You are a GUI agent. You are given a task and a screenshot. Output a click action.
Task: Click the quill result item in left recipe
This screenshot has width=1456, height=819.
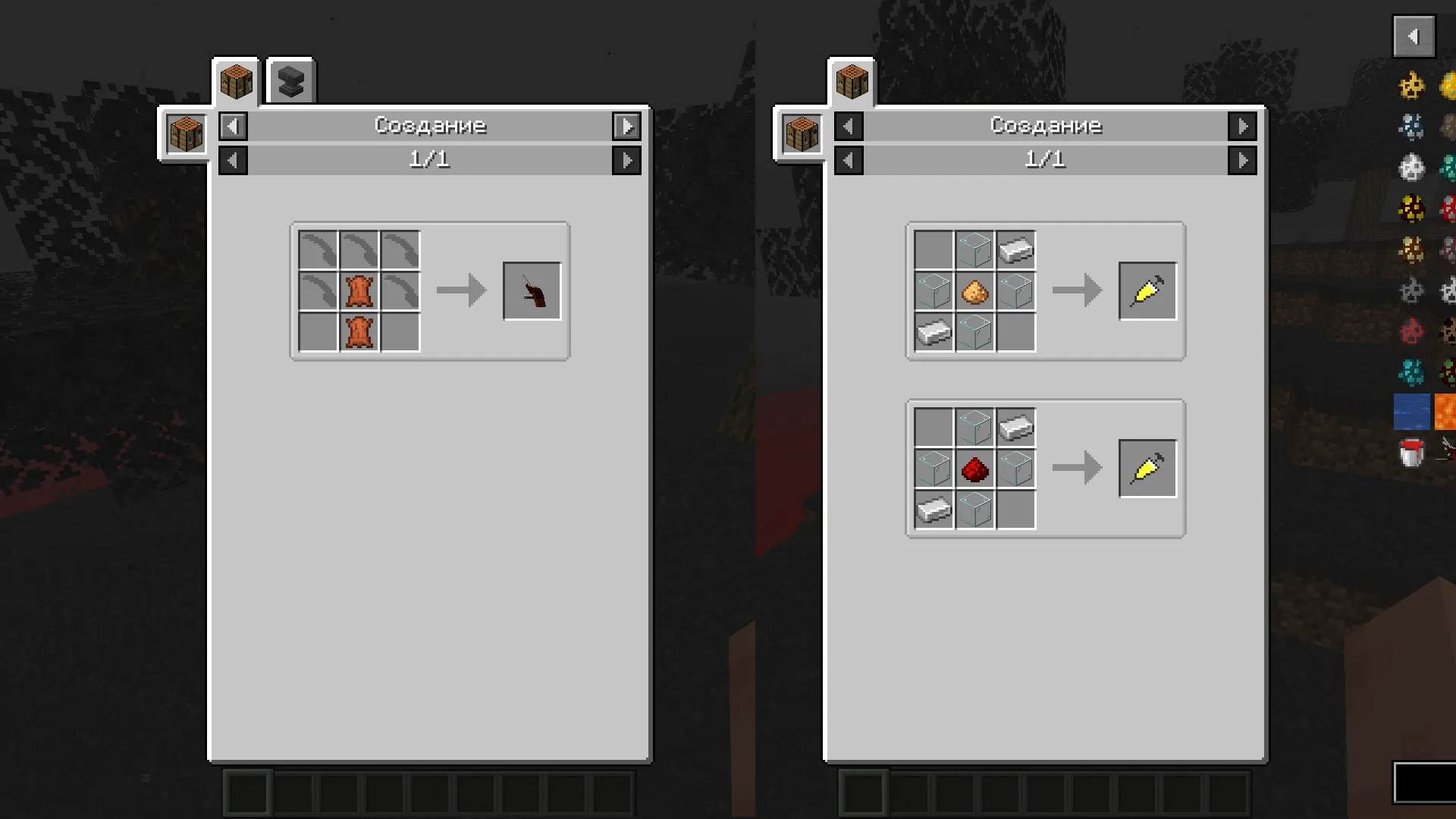pos(532,290)
